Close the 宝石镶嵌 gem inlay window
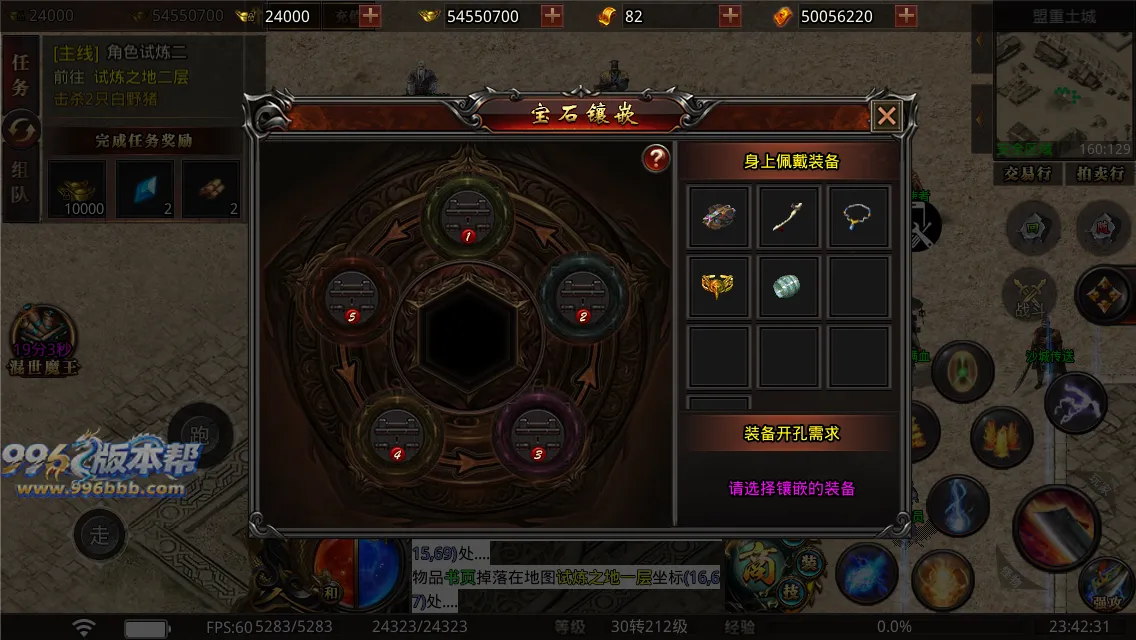 [x=886, y=116]
